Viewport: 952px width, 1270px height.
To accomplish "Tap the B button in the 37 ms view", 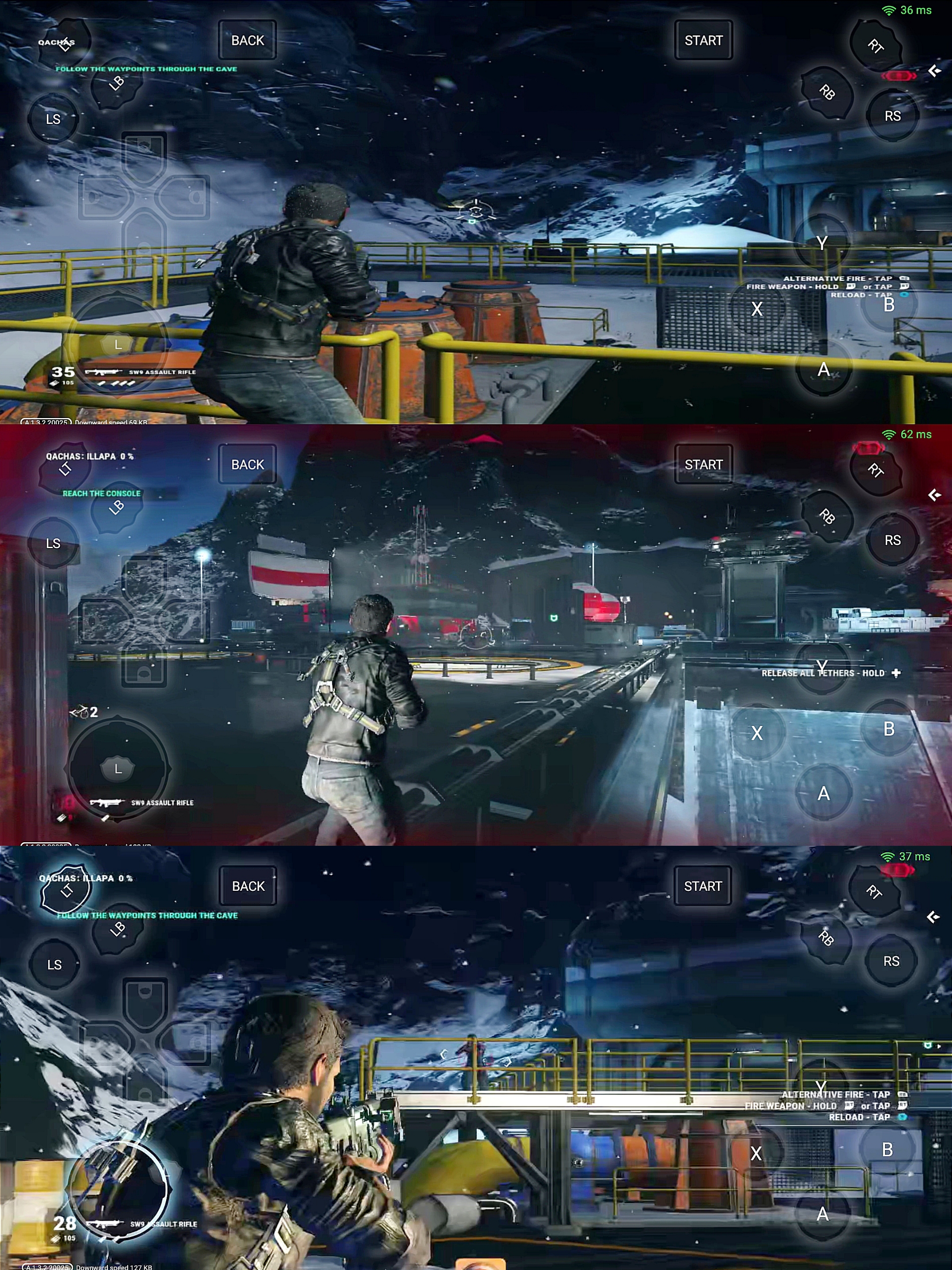I will pos(887,1149).
